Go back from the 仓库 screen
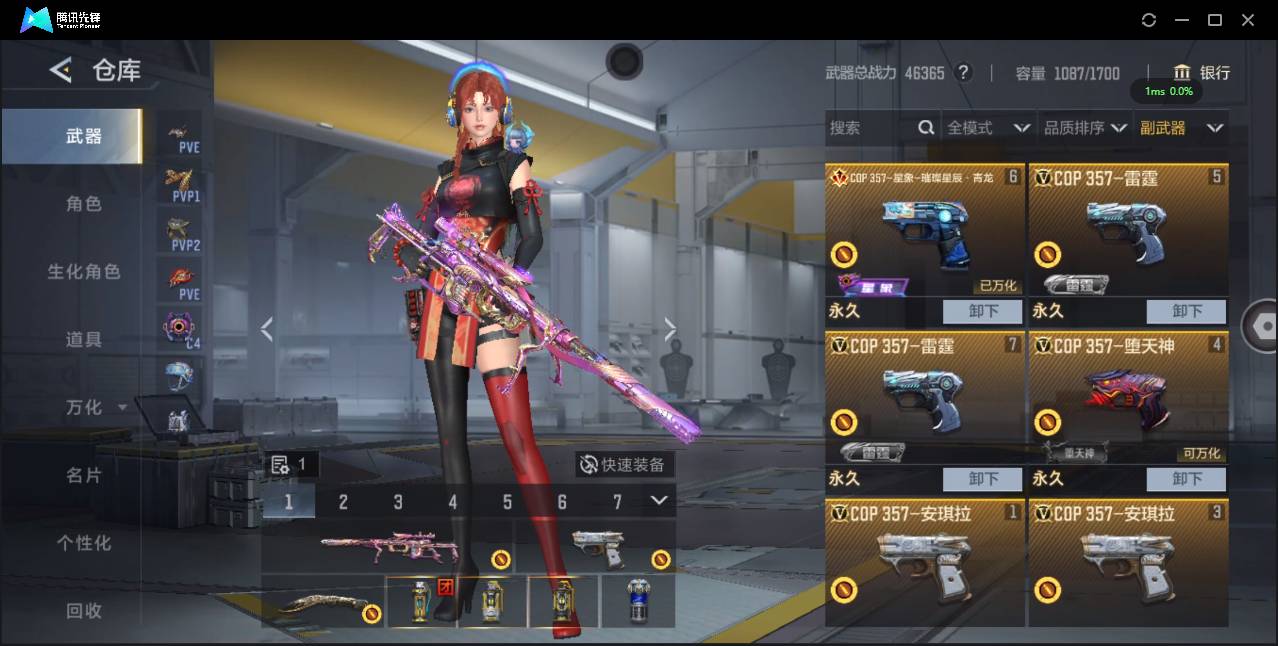The height and width of the screenshot is (646, 1278). [61, 70]
